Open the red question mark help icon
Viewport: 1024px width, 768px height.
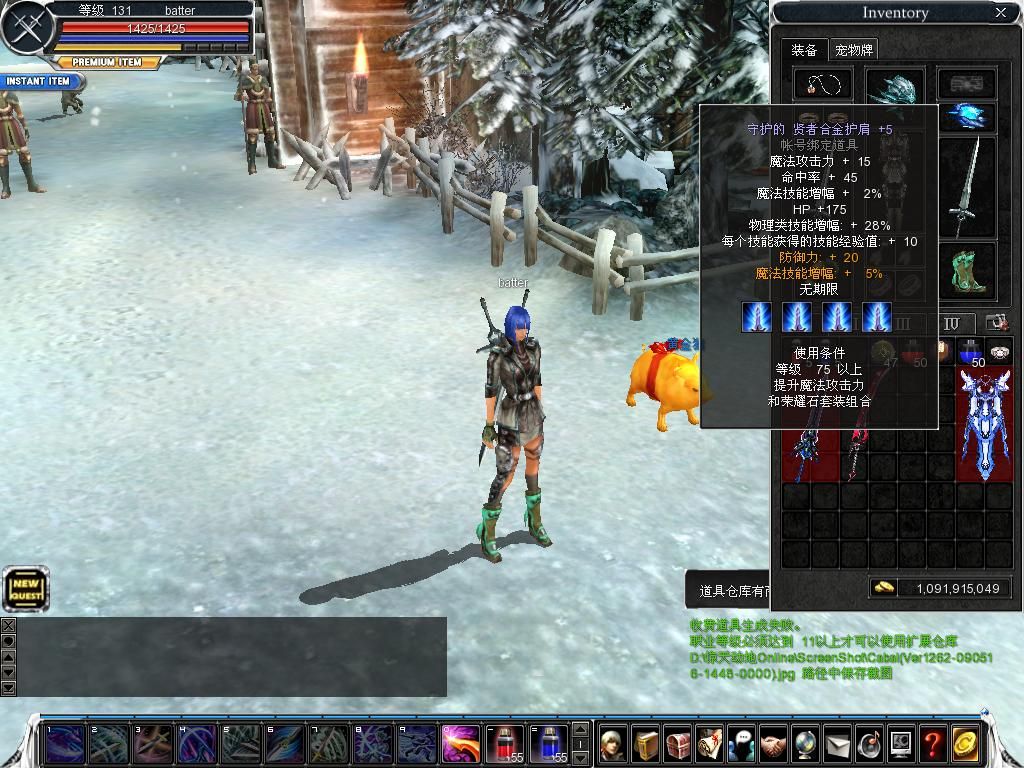[932, 743]
